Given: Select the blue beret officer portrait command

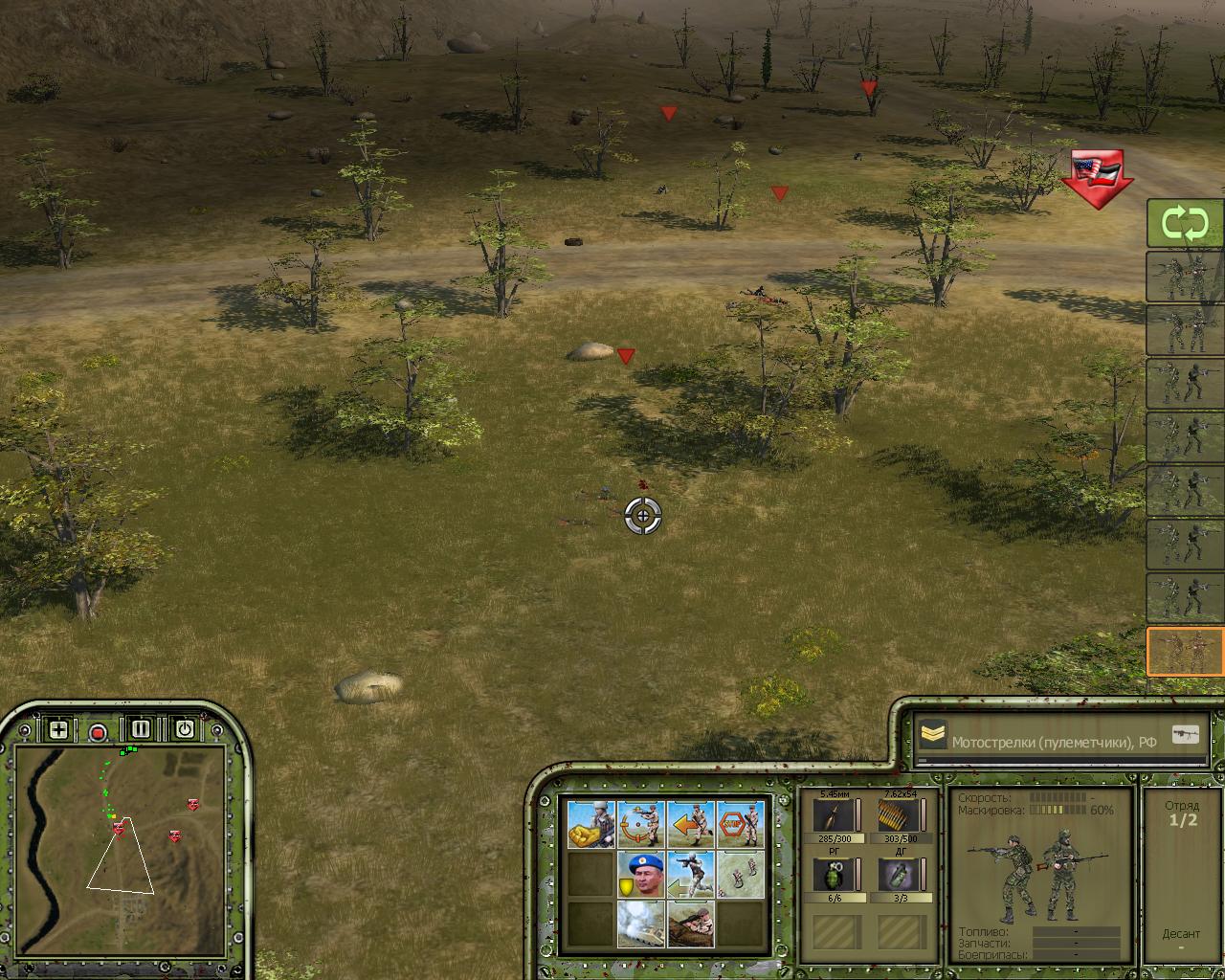Looking at the screenshot, I should [641, 875].
